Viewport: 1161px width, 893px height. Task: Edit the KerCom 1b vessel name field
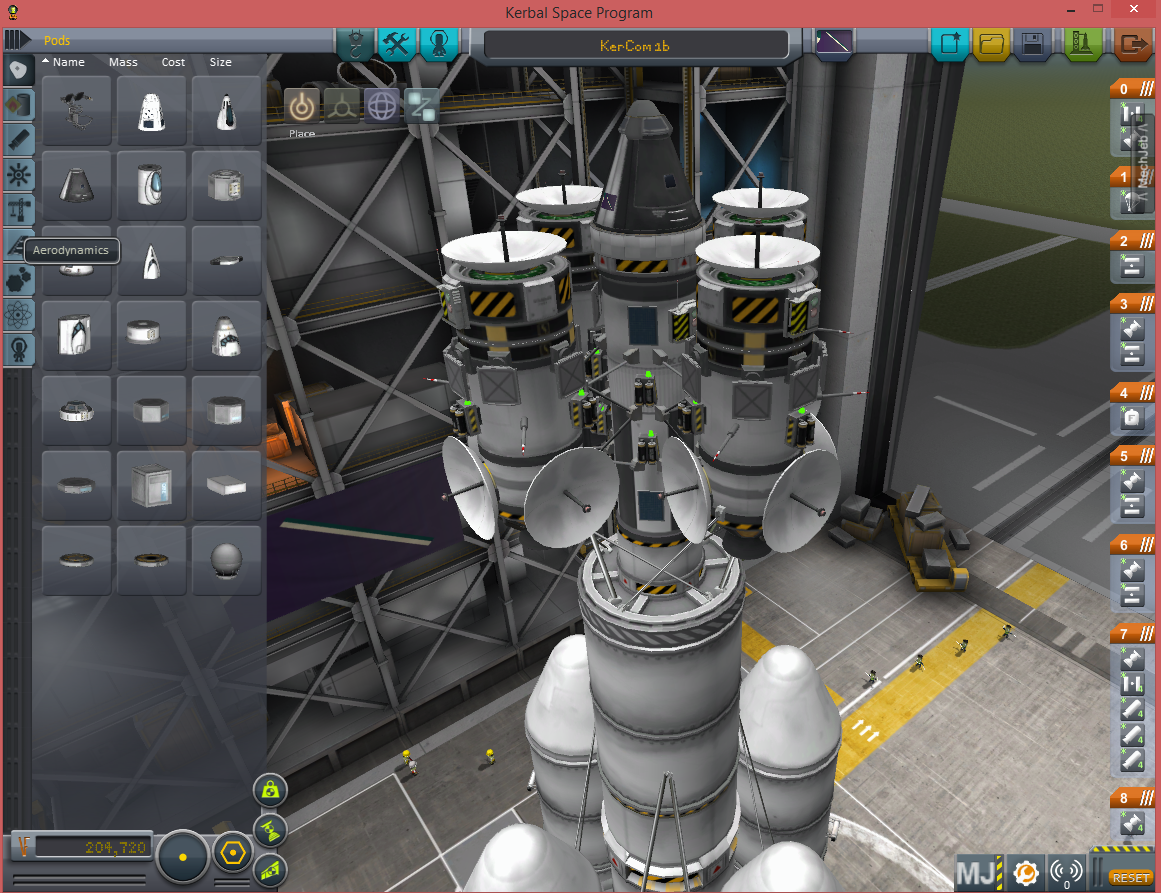click(x=635, y=45)
